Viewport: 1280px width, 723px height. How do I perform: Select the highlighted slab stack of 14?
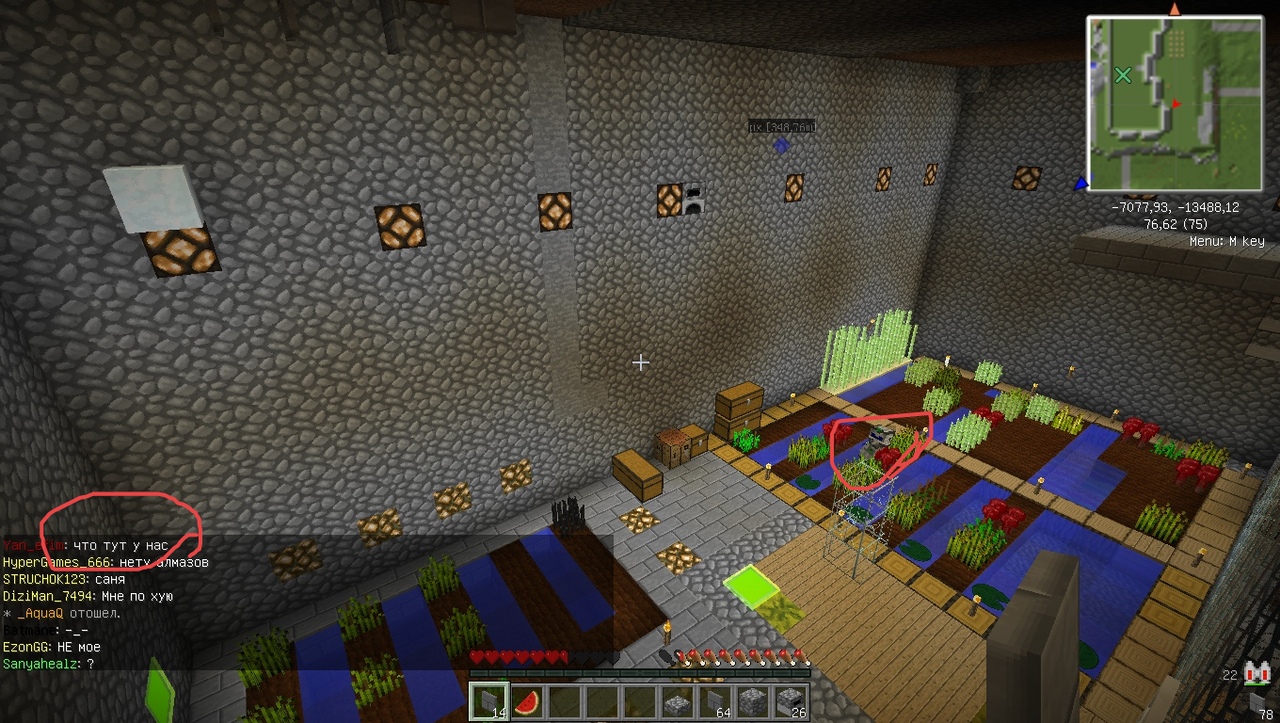tap(489, 701)
